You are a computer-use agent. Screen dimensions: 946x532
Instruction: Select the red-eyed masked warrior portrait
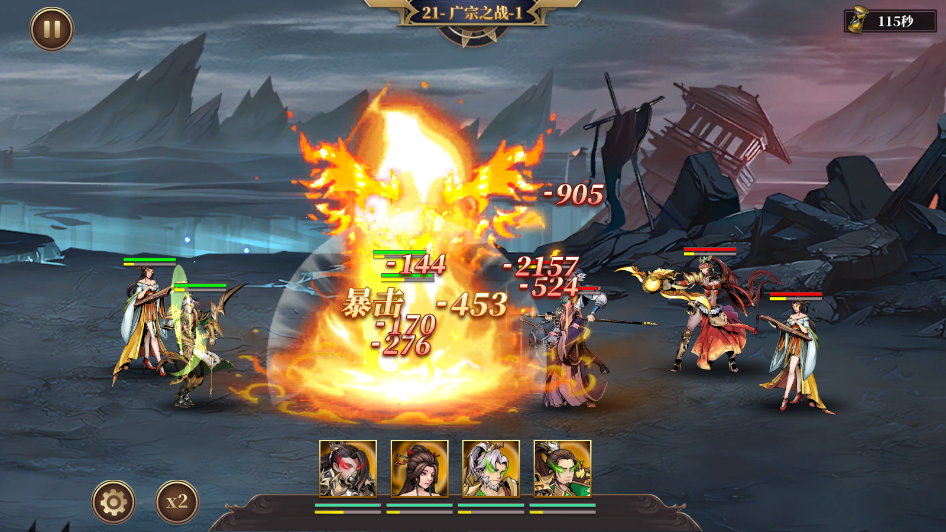coord(348,468)
